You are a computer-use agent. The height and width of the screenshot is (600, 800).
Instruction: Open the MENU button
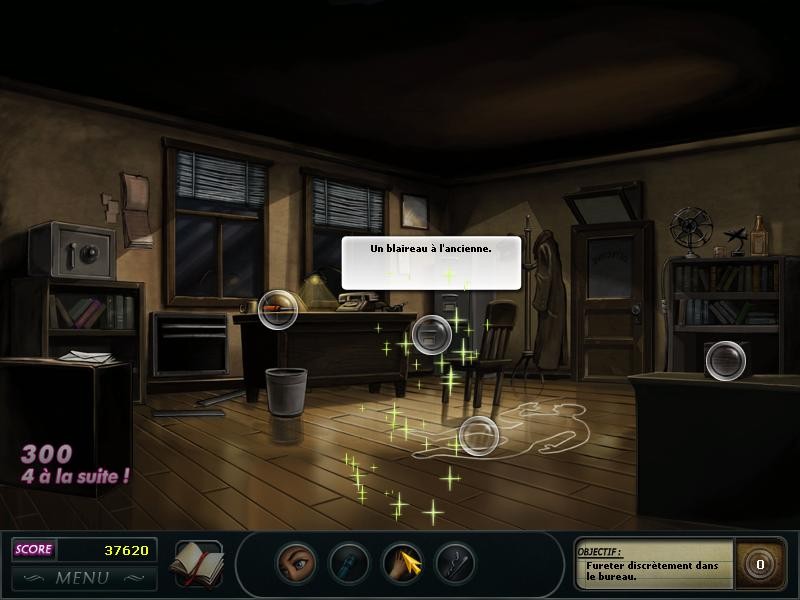coord(83,577)
